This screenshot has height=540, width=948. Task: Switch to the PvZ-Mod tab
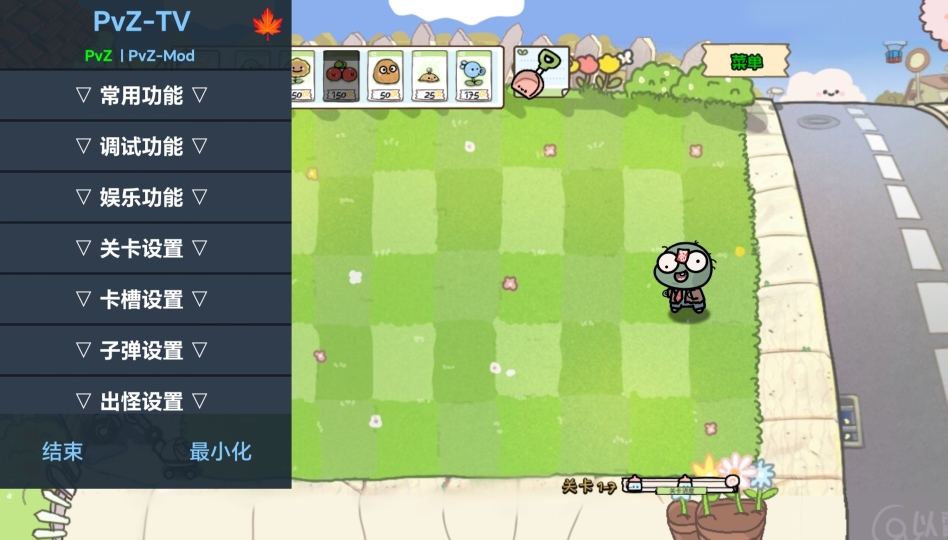pos(161,56)
